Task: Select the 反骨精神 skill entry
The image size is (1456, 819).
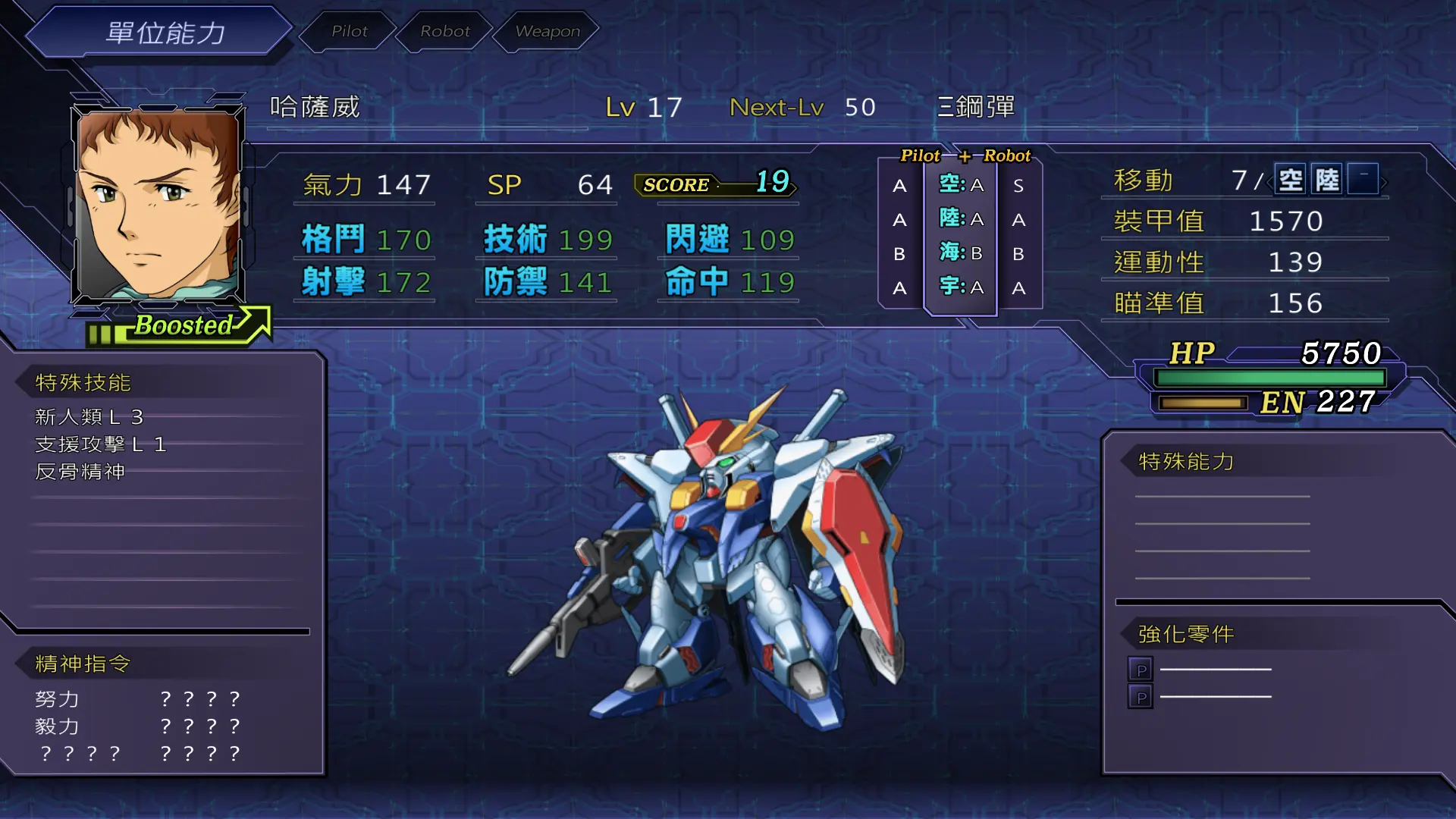Action: point(80,472)
